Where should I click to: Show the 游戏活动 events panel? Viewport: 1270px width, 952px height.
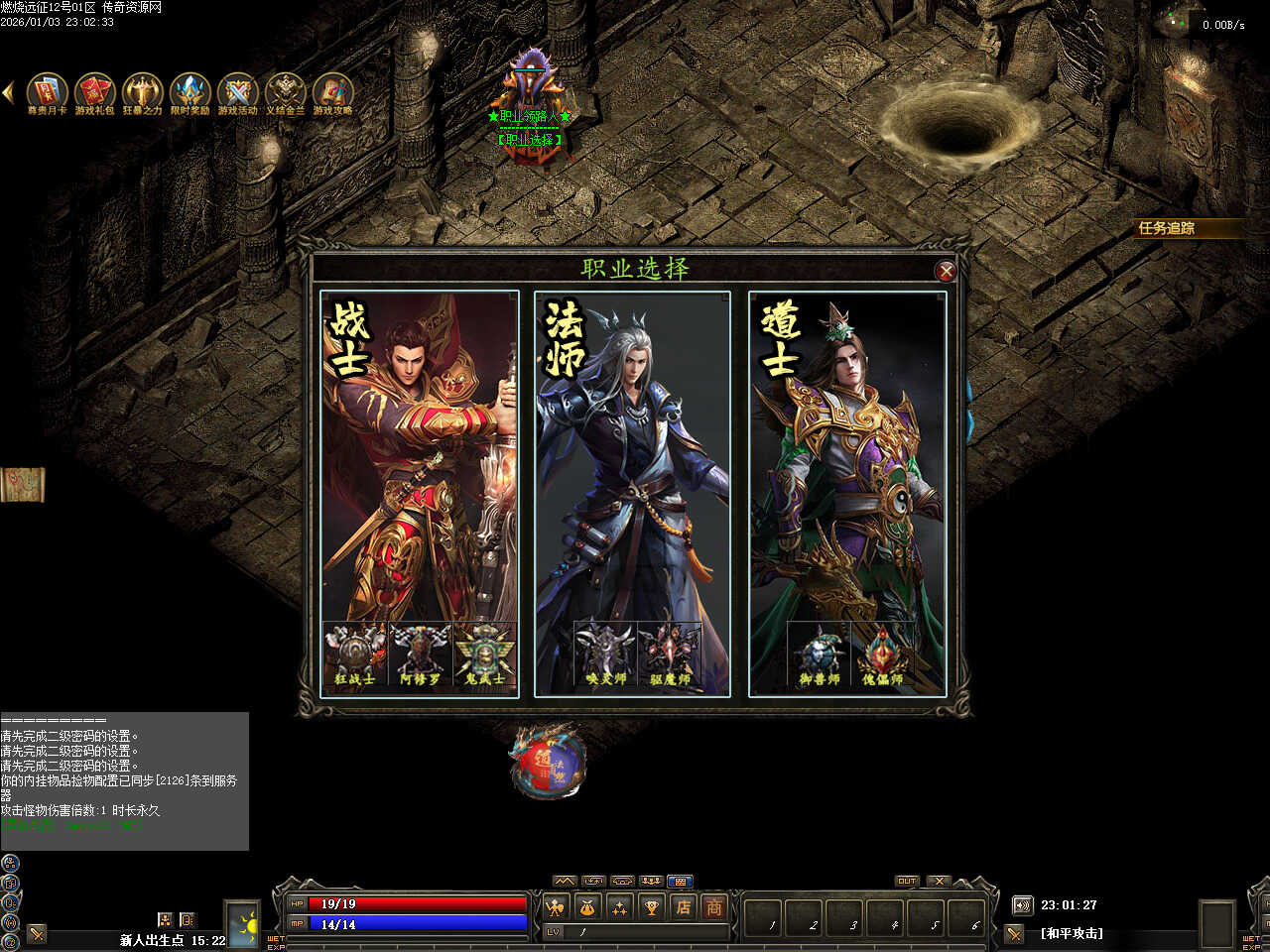click(x=237, y=92)
